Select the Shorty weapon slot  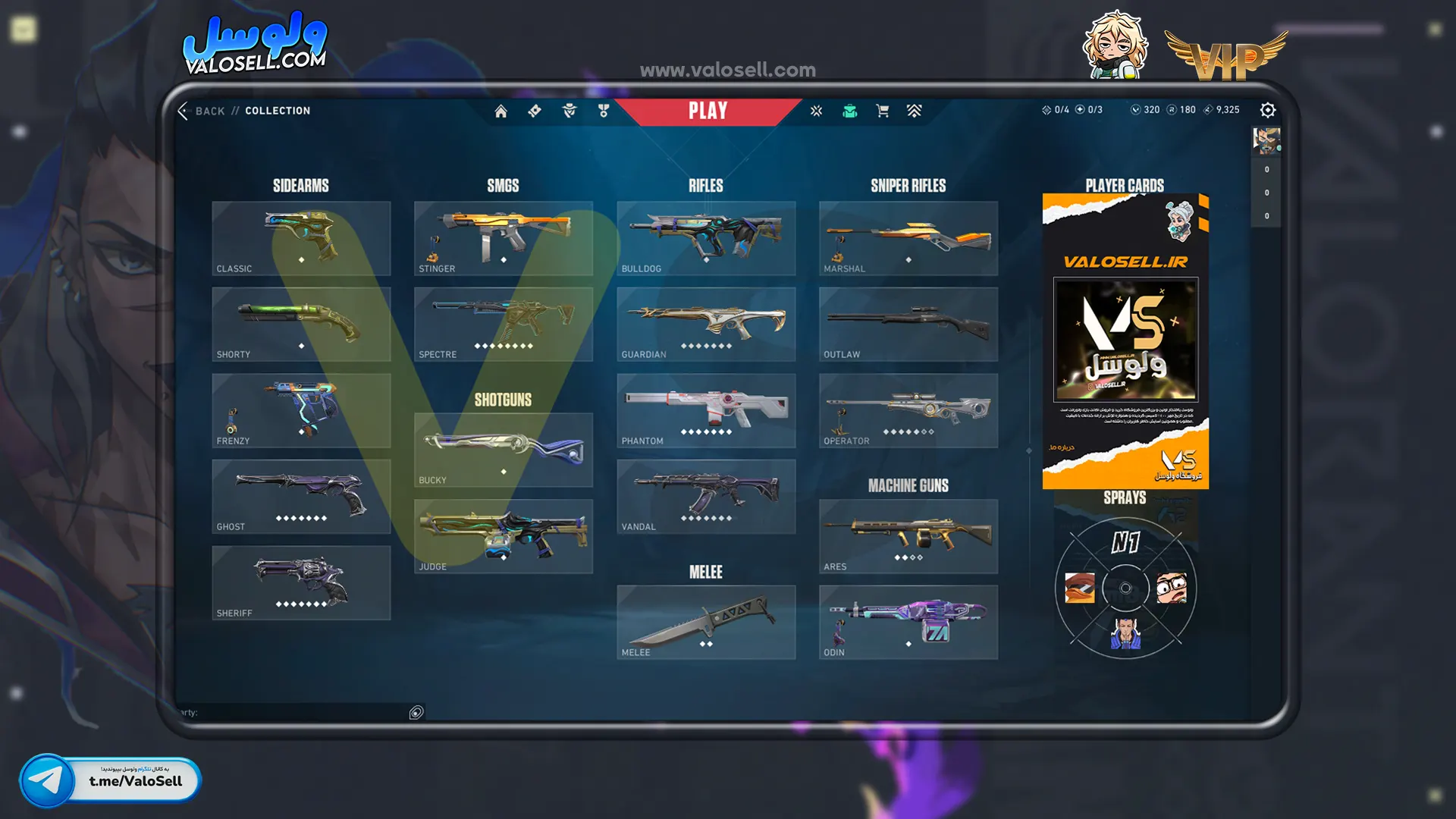tap(301, 324)
